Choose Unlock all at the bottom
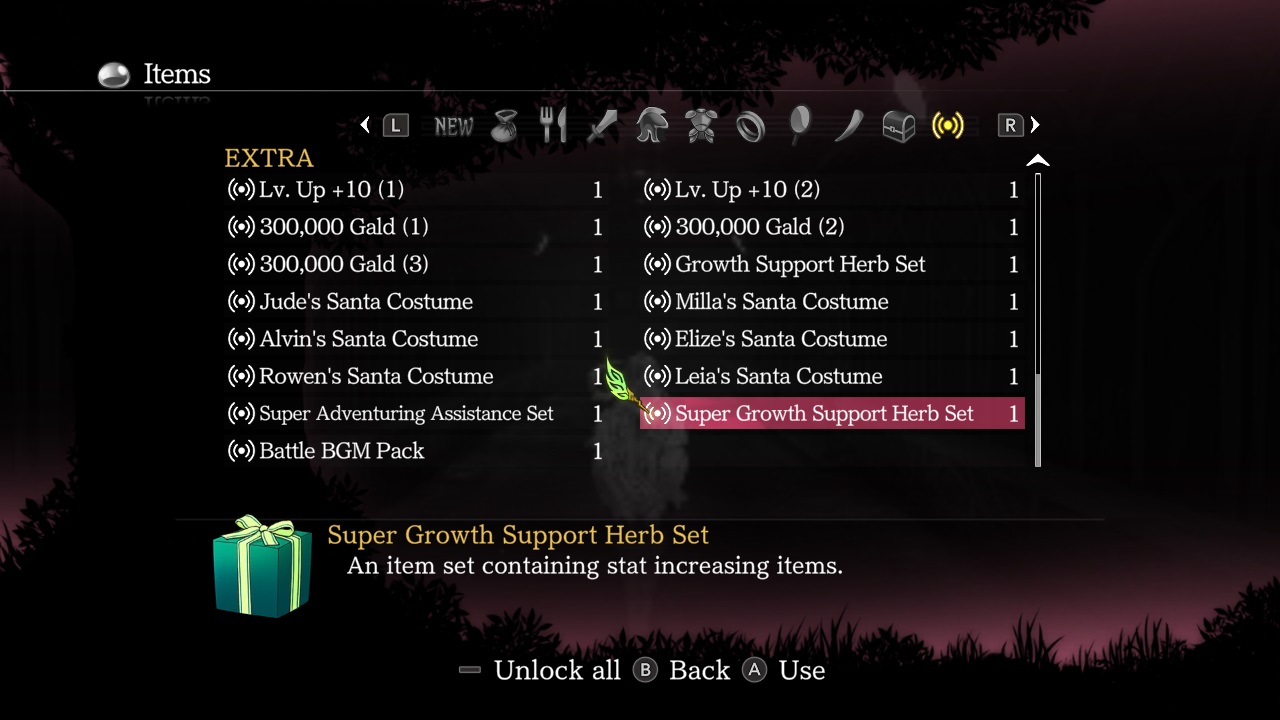The height and width of the screenshot is (720, 1280). [557, 670]
